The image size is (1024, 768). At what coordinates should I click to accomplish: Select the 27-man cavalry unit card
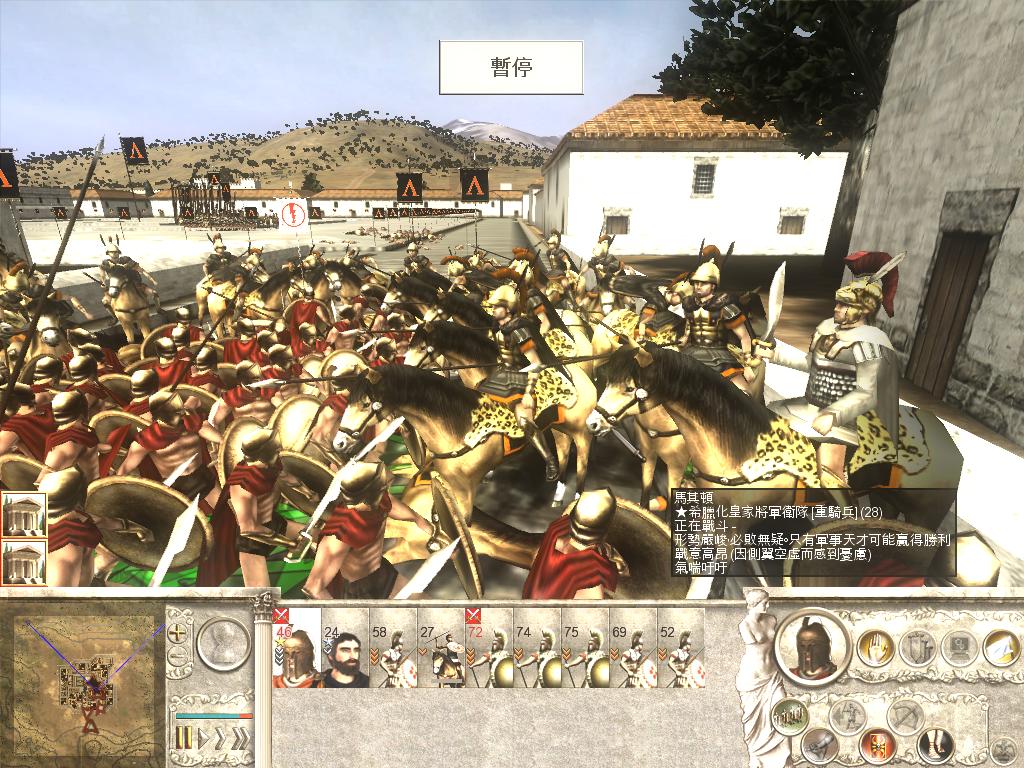pyautogui.click(x=441, y=648)
